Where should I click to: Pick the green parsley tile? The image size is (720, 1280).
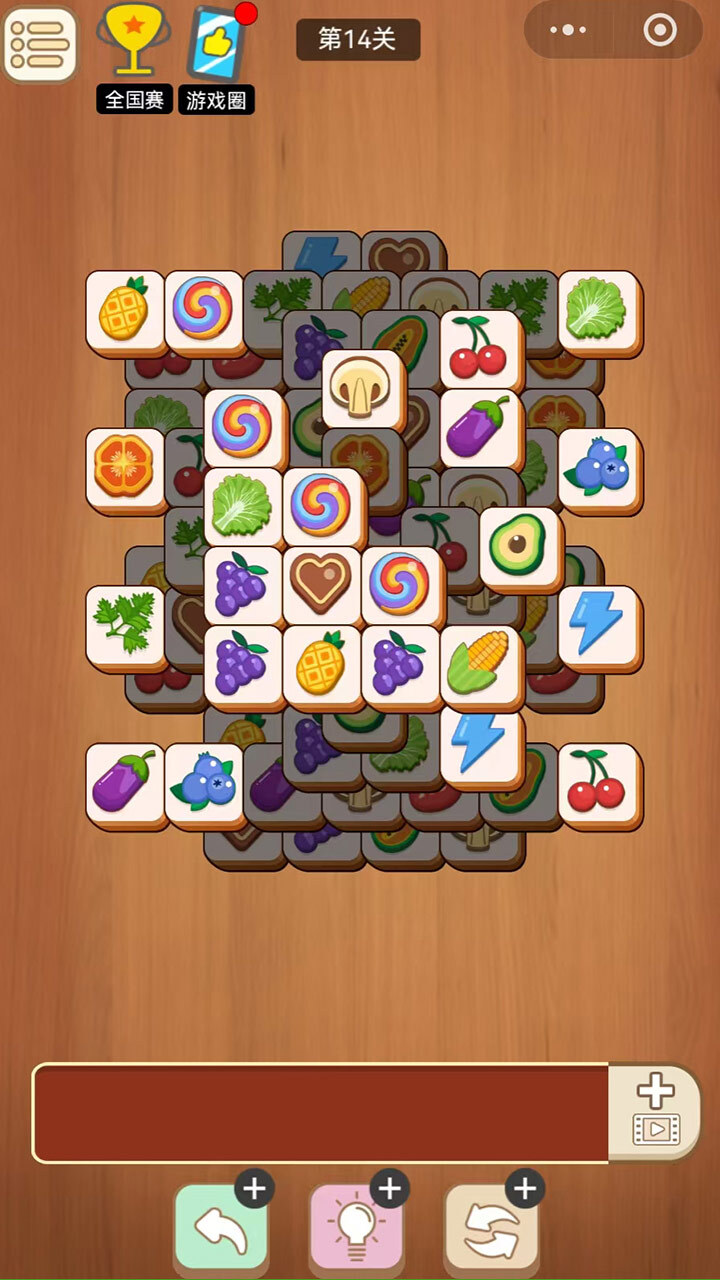[125, 623]
